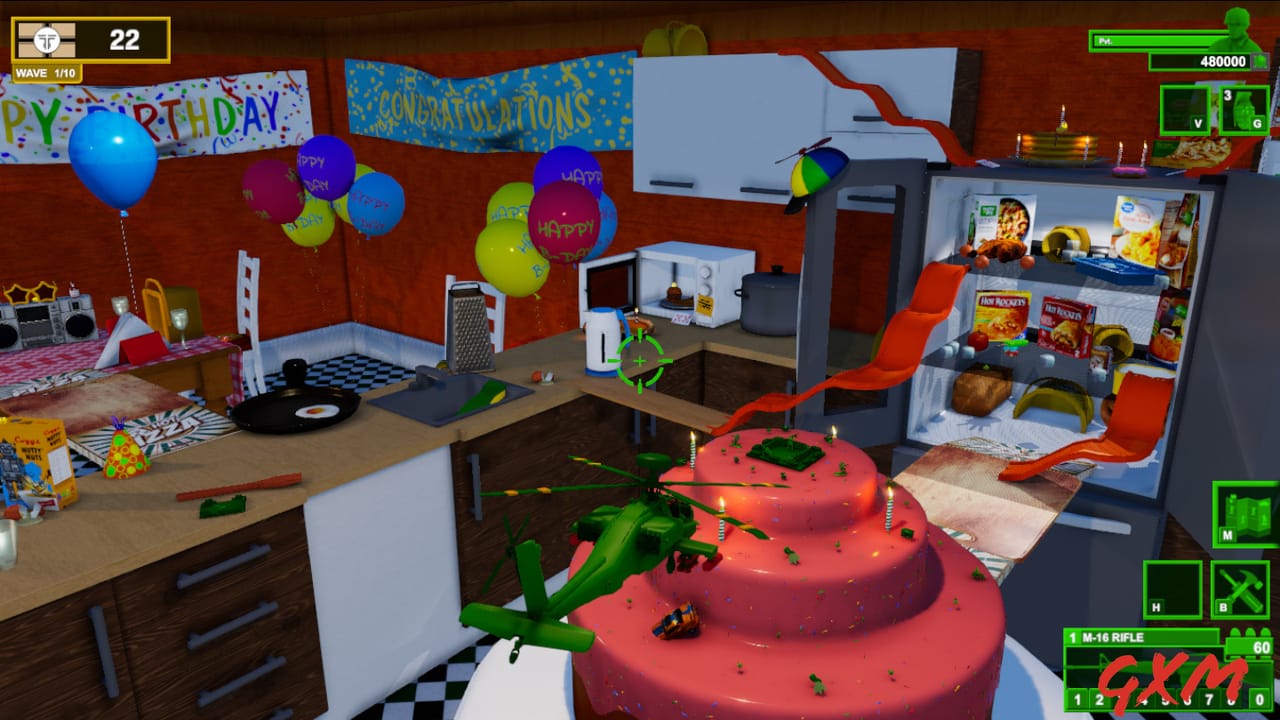Click the ammo counter showing 60

tap(1262, 647)
